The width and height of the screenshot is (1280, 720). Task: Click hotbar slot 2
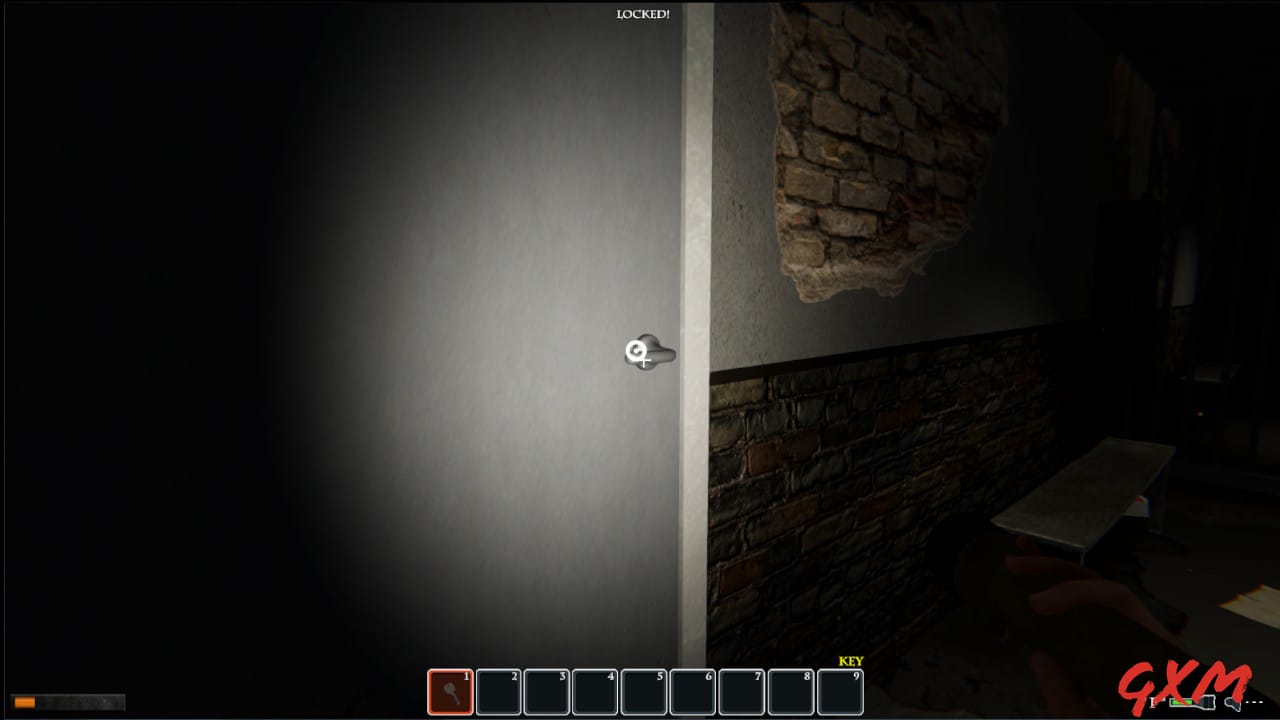click(x=497, y=690)
